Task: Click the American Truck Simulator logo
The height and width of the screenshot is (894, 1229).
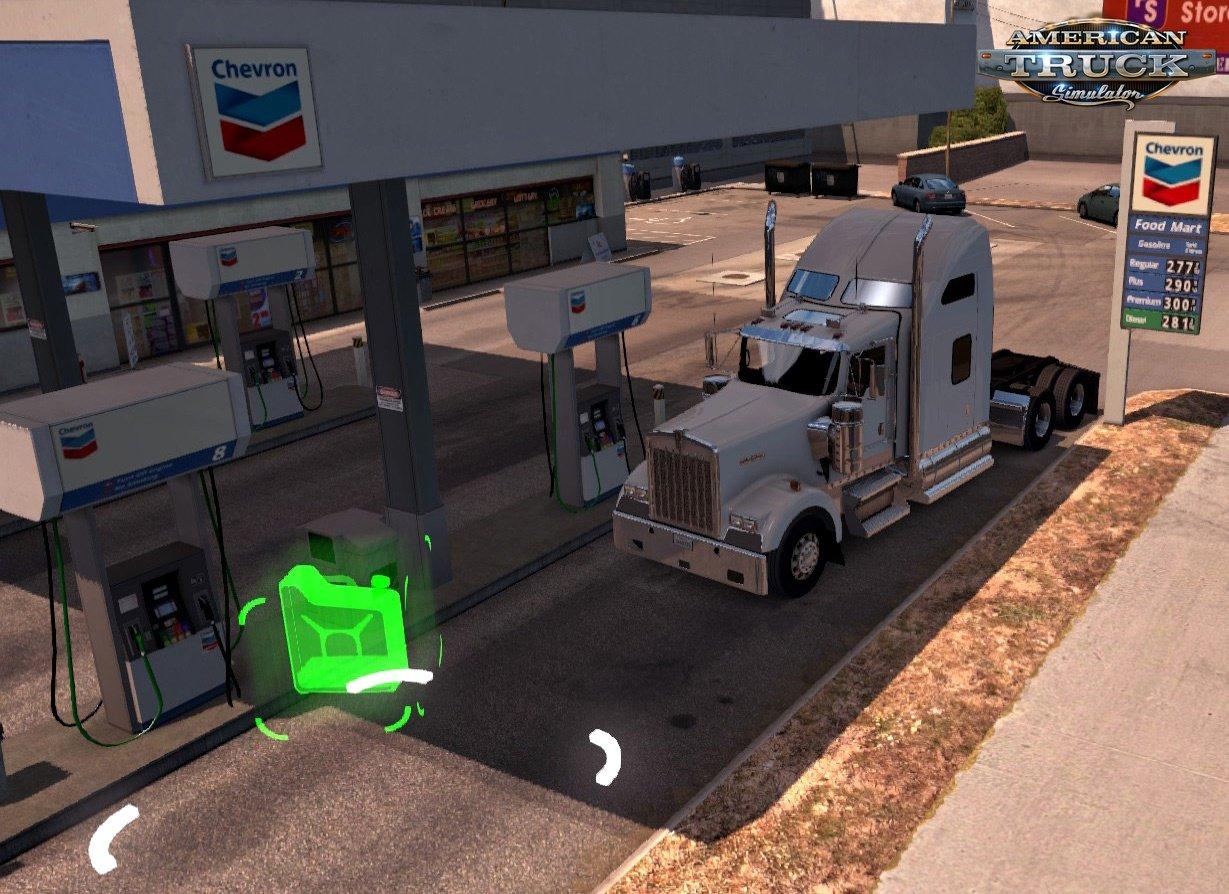Action: click(1096, 63)
